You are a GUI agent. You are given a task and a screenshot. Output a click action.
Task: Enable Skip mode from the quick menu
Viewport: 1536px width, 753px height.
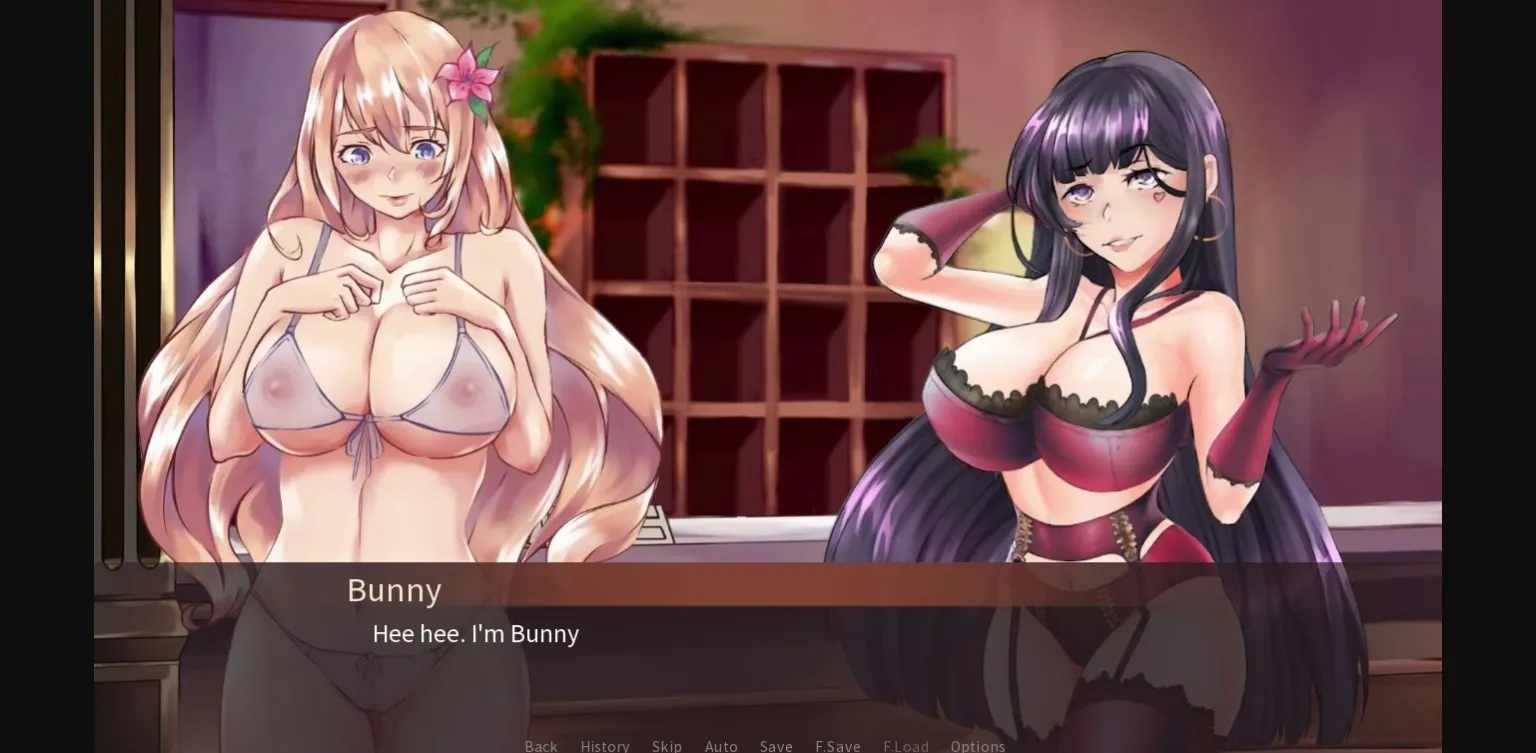pos(667,746)
